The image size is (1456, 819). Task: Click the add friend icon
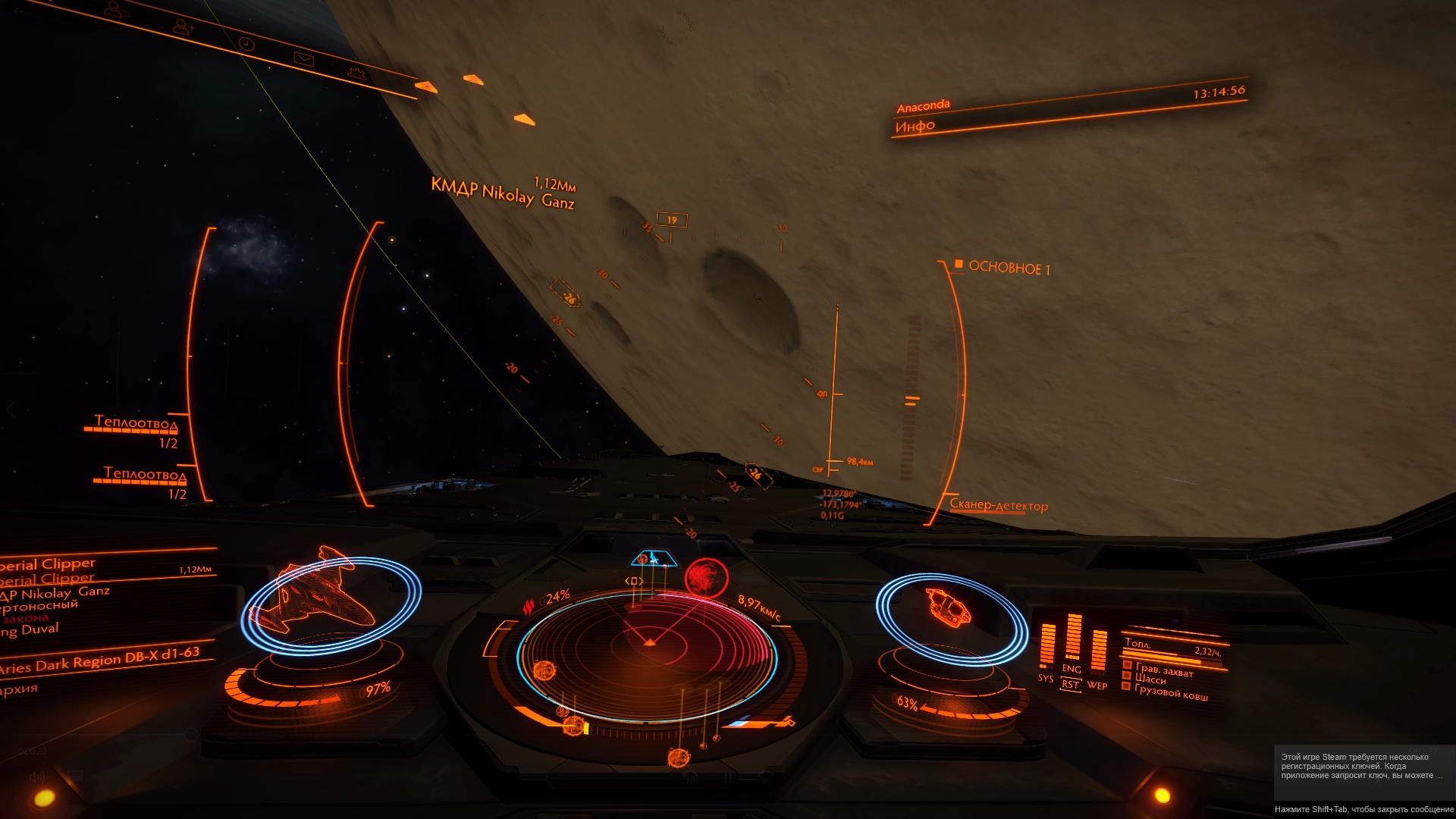pos(183,27)
